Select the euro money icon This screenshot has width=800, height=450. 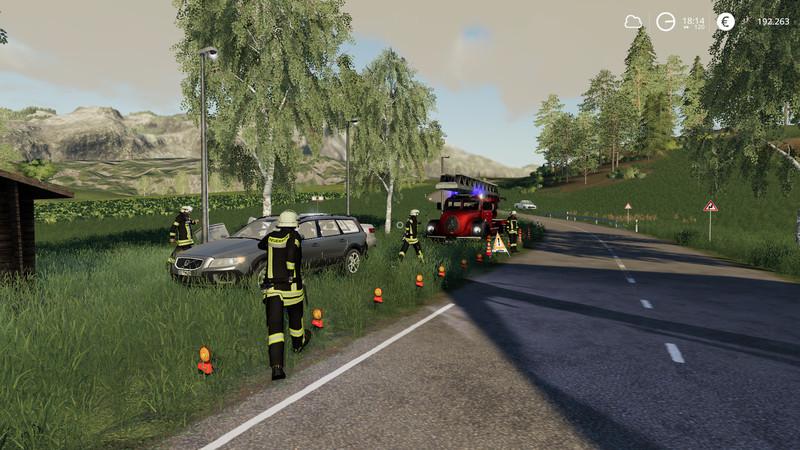click(725, 21)
